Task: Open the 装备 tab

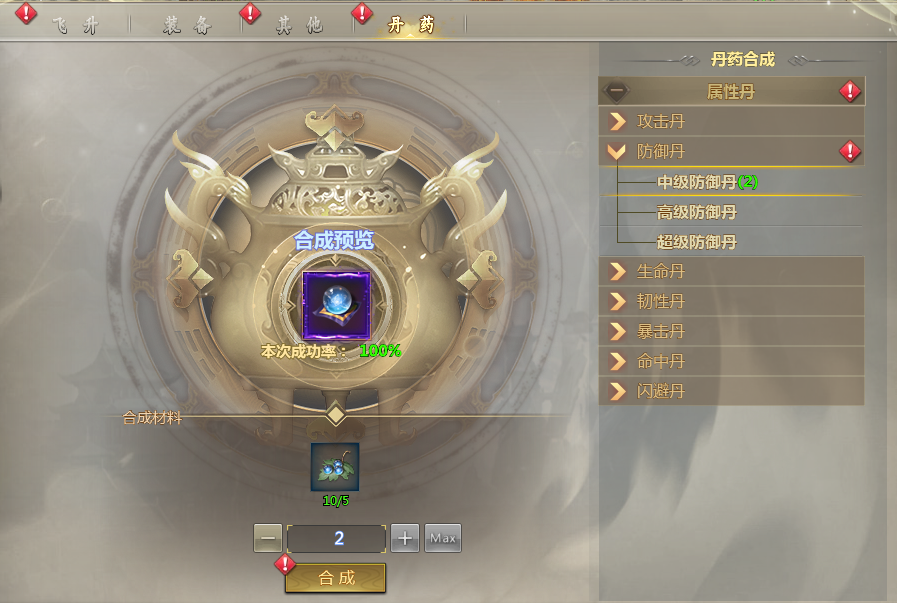Action: (x=186, y=26)
